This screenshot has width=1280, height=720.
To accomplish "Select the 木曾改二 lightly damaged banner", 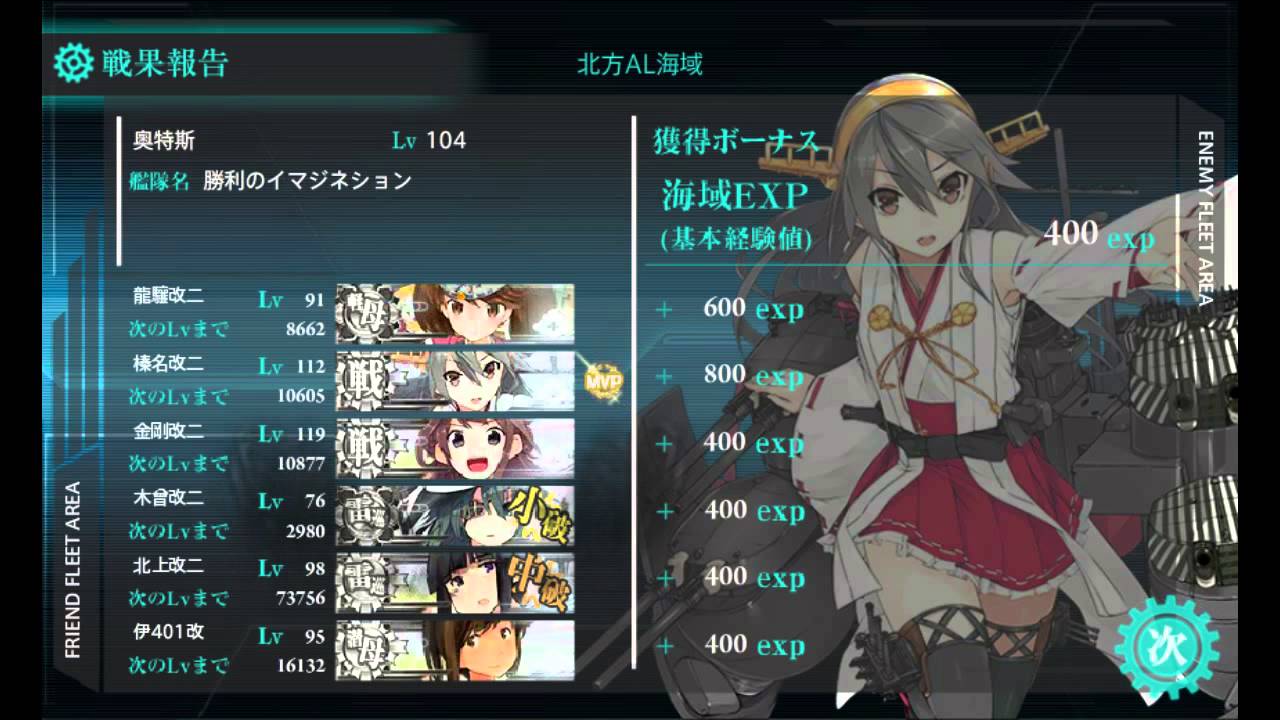I will 455,514.
